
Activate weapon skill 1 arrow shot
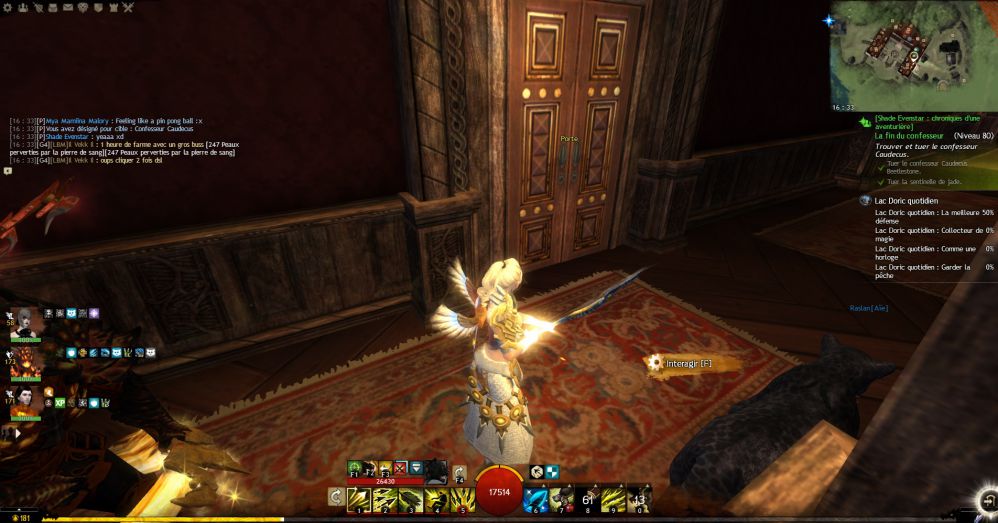(359, 497)
